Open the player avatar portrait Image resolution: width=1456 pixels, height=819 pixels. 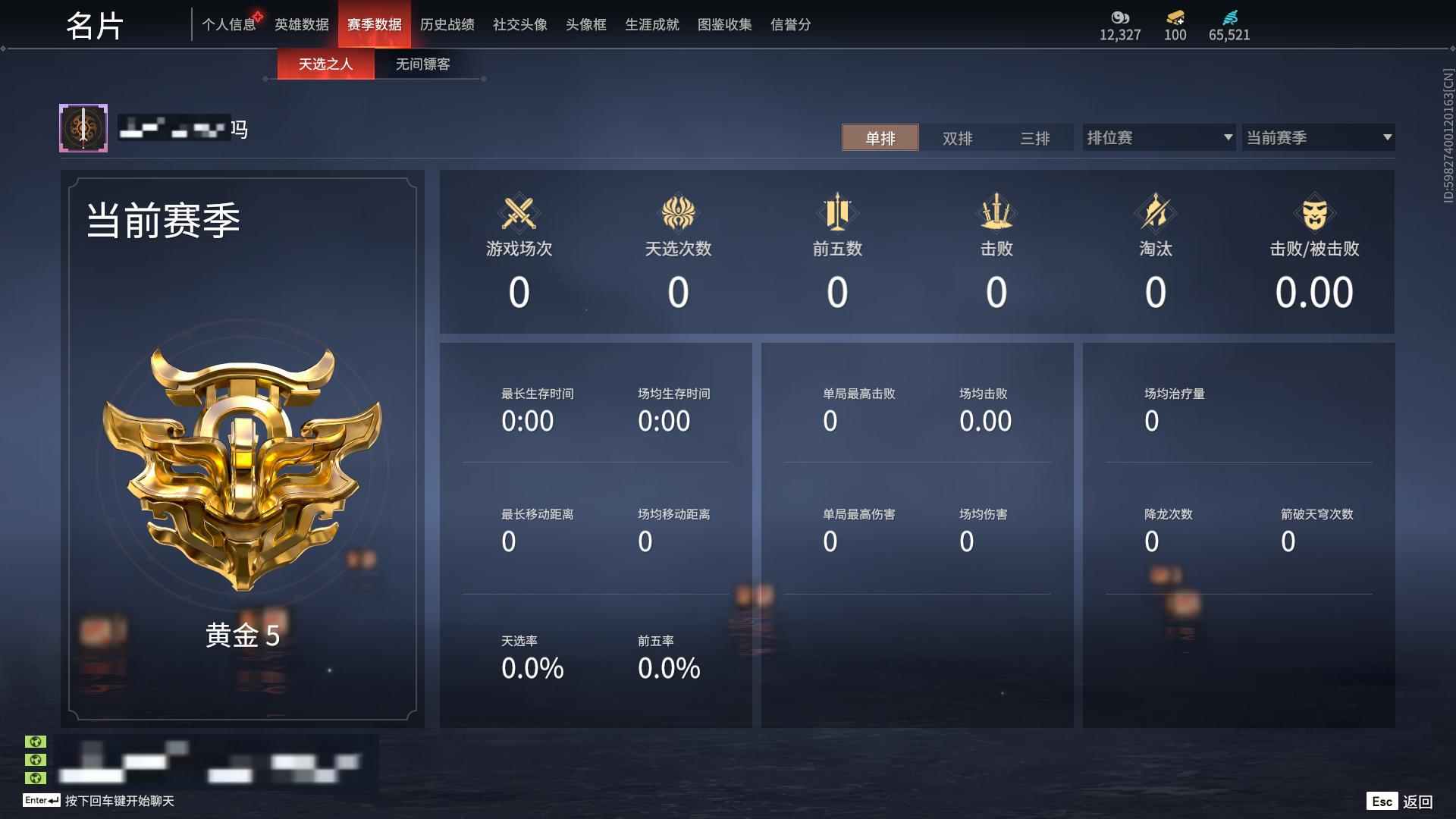[x=83, y=127]
